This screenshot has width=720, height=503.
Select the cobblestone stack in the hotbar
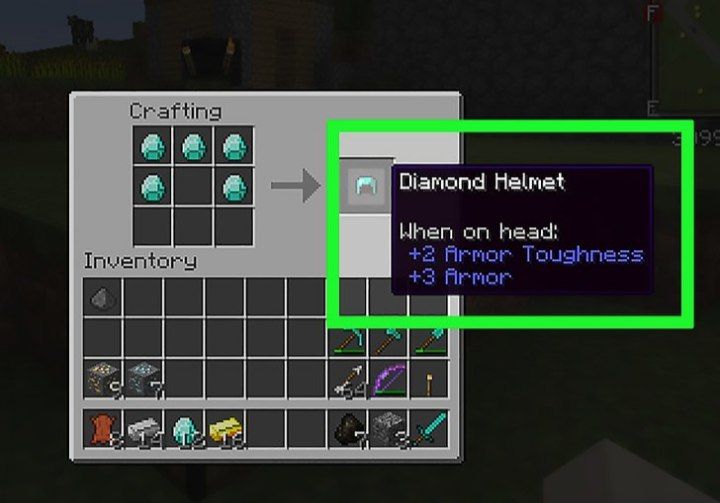point(390,429)
